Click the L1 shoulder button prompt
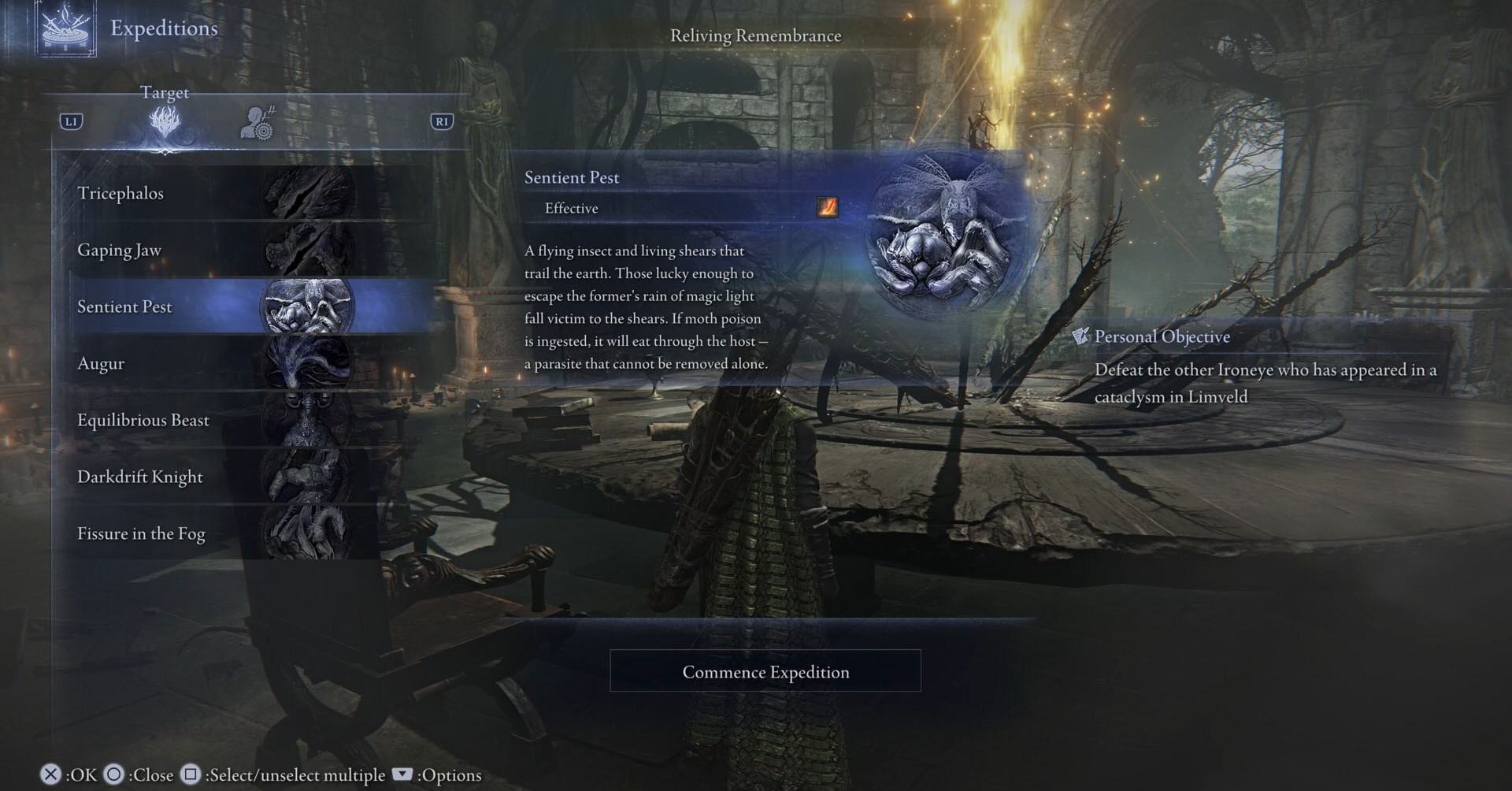This screenshot has height=791, width=1512. click(69, 121)
